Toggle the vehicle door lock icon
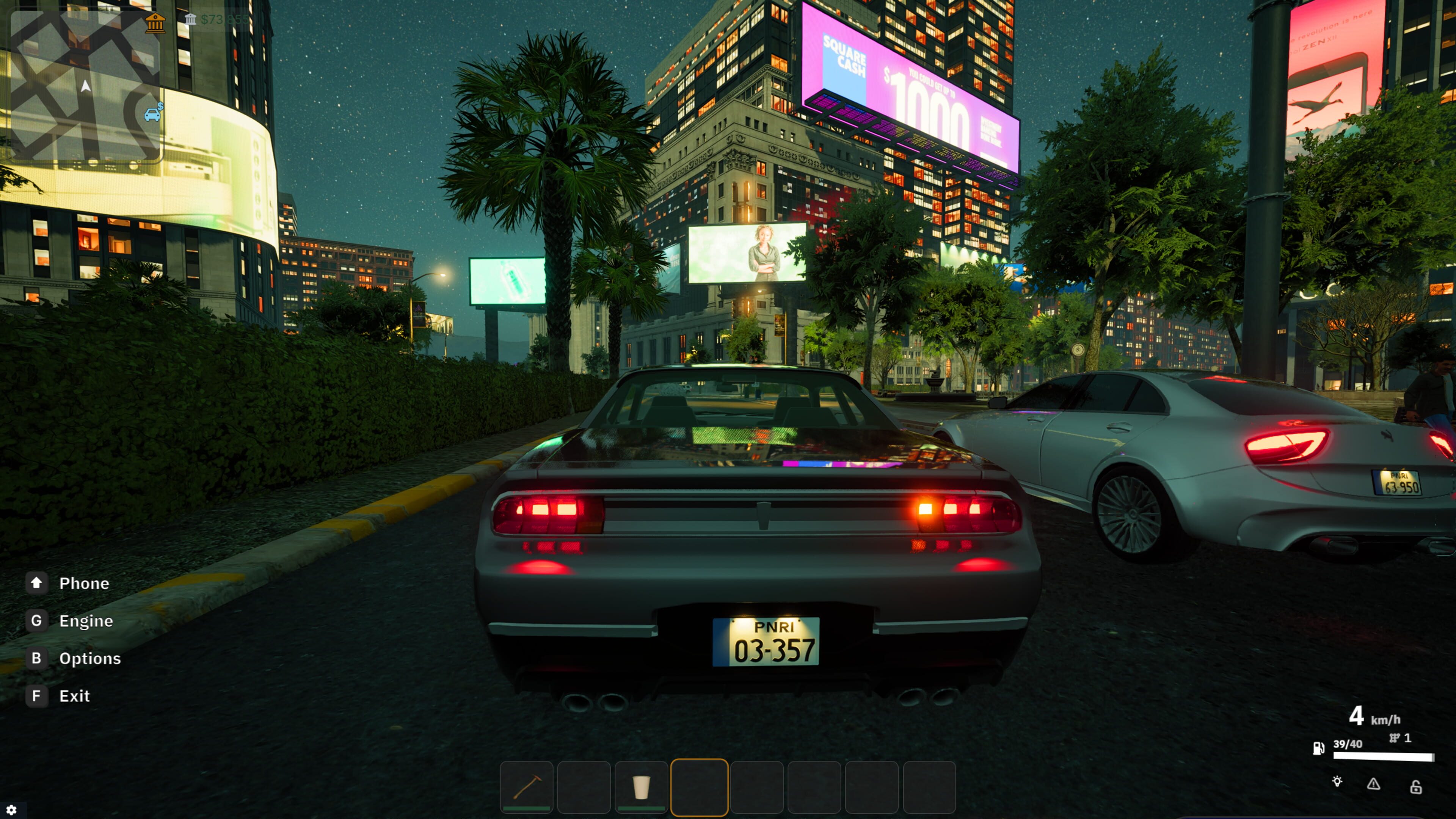The width and height of the screenshot is (1456, 819). 1416,786
